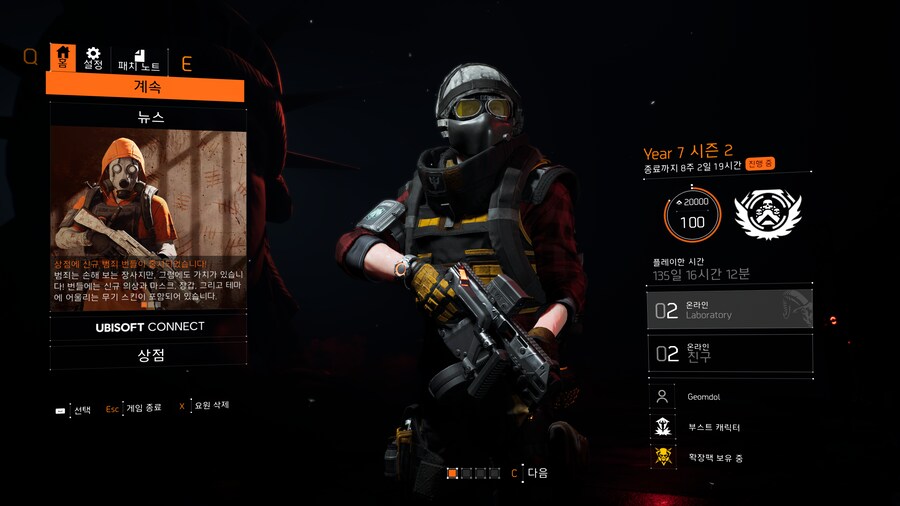Open Ubisoft Connect

148,327
